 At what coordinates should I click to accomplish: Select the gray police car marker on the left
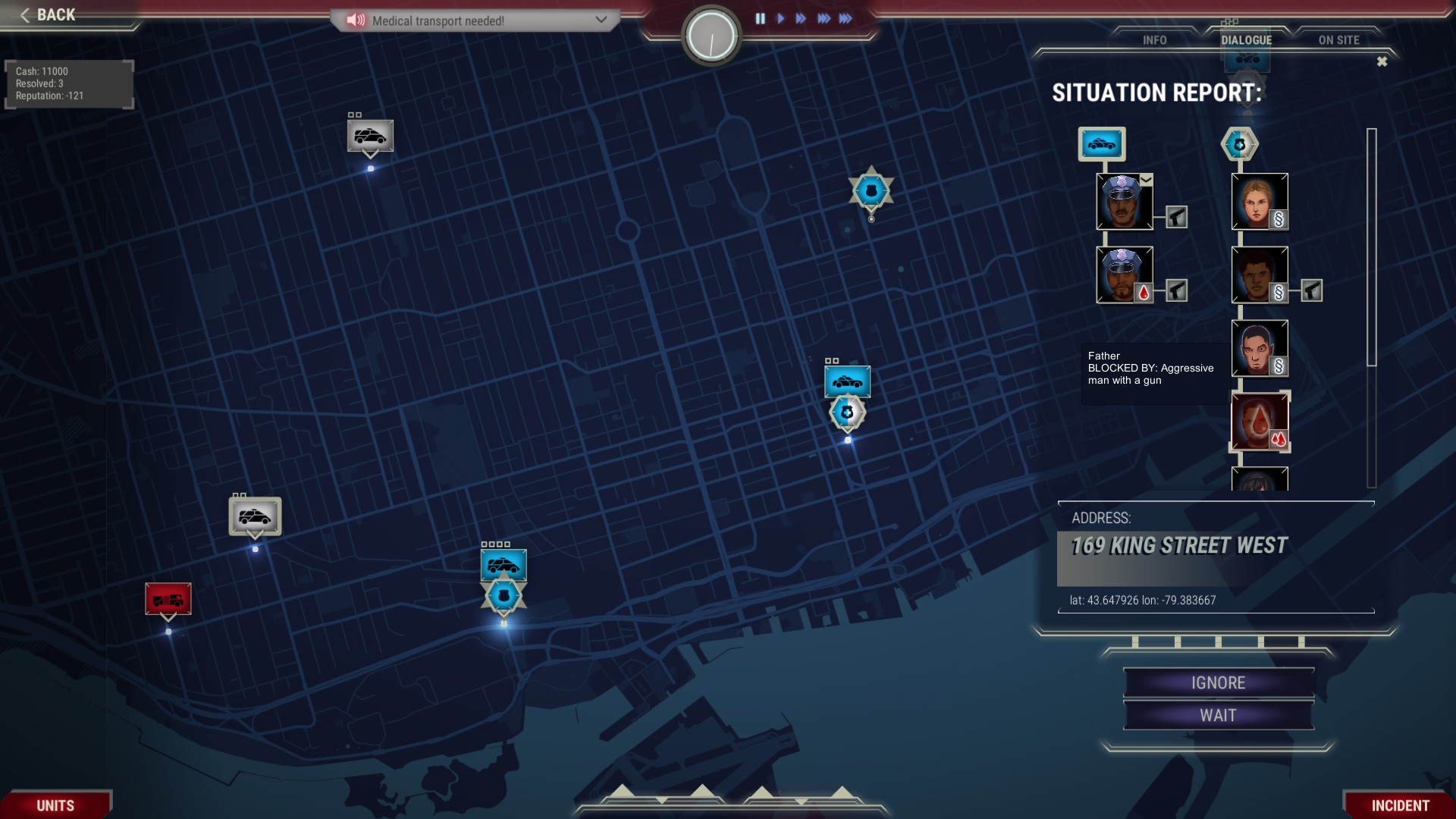point(254,516)
